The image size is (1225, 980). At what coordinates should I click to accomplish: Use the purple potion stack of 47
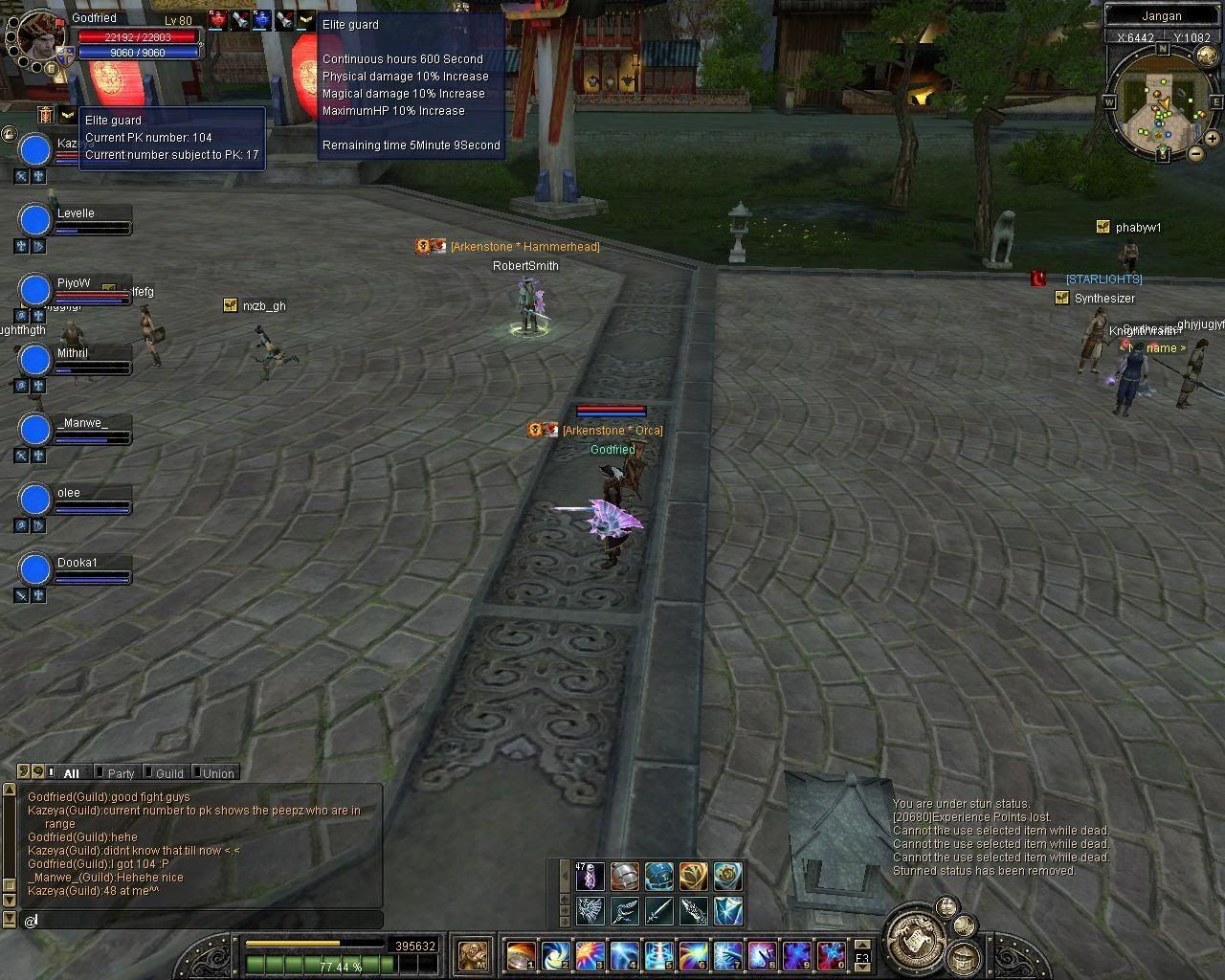point(590,876)
